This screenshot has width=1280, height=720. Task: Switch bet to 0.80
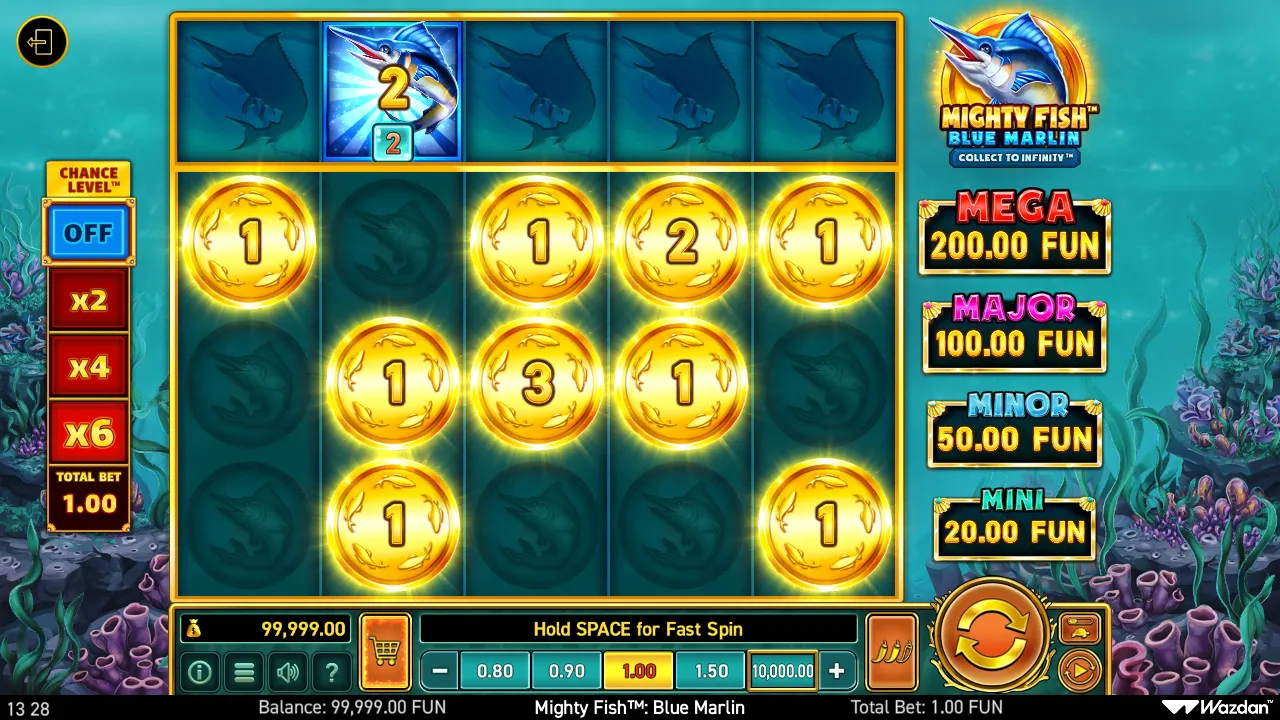point(495,671)
